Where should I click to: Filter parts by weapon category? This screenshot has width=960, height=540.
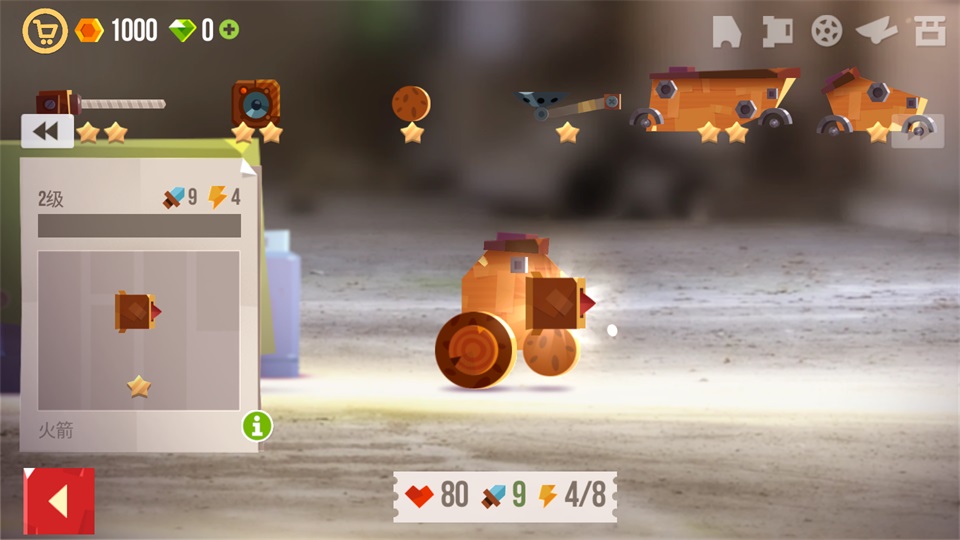[x=776, y=32]
